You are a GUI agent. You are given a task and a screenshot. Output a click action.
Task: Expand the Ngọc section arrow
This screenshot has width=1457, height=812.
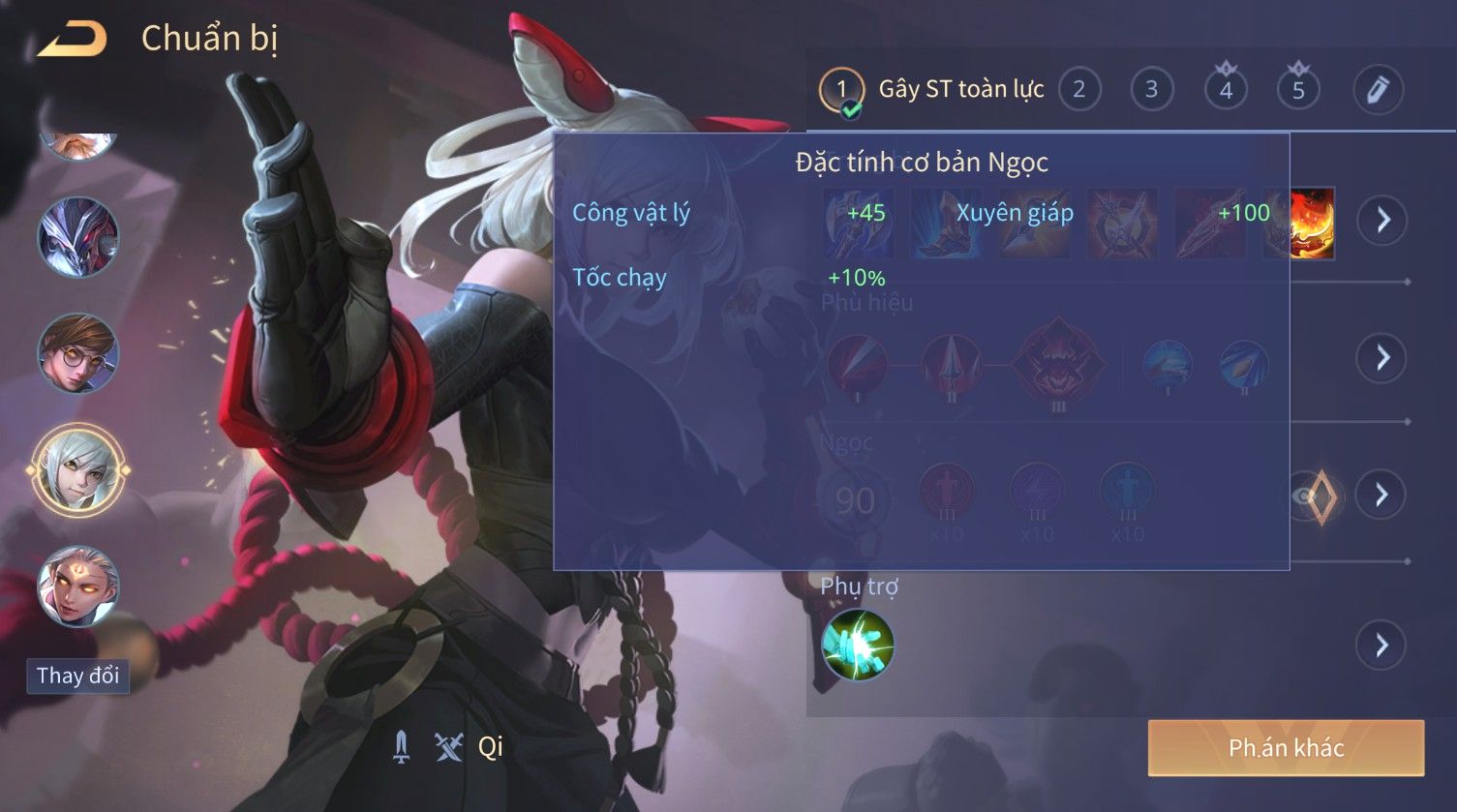(1382, 496)
